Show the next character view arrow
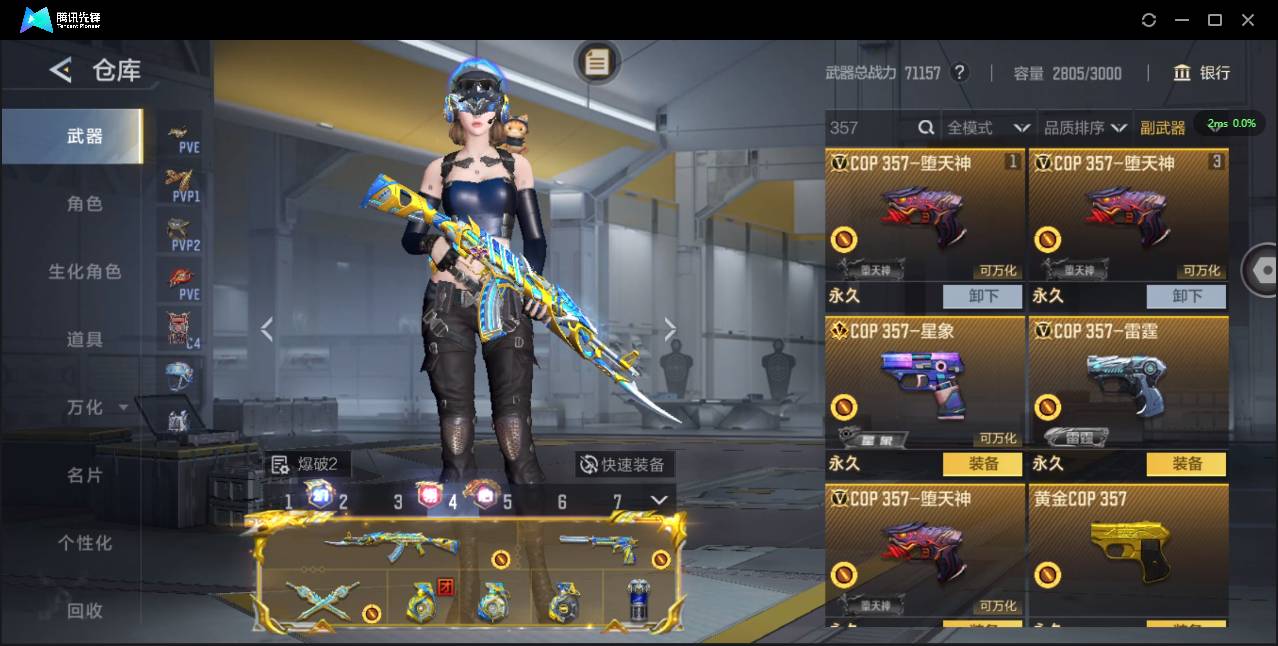The height and width of the screenshot is (646, 1278). tap(670, 329)
